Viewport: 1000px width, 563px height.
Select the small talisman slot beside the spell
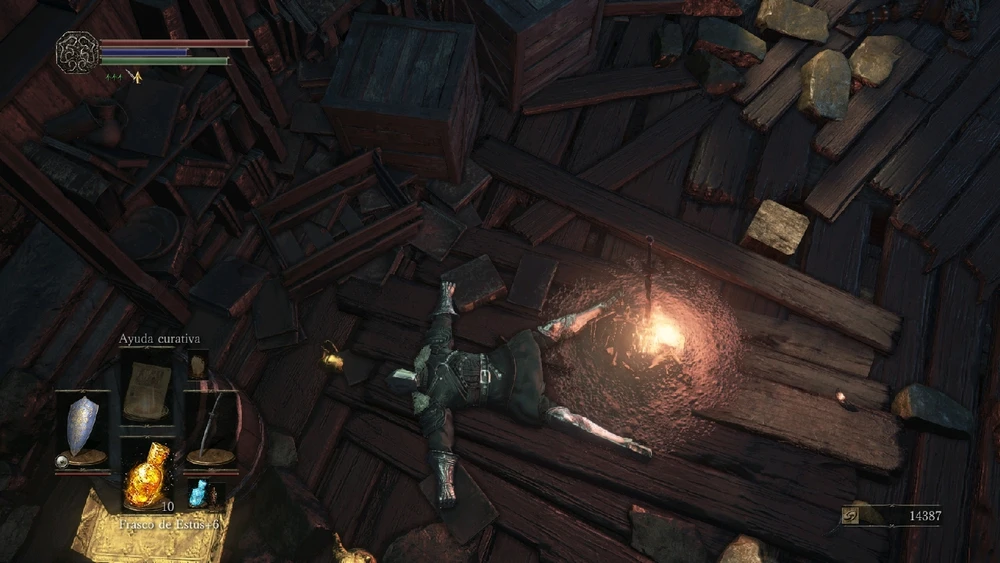197,363
